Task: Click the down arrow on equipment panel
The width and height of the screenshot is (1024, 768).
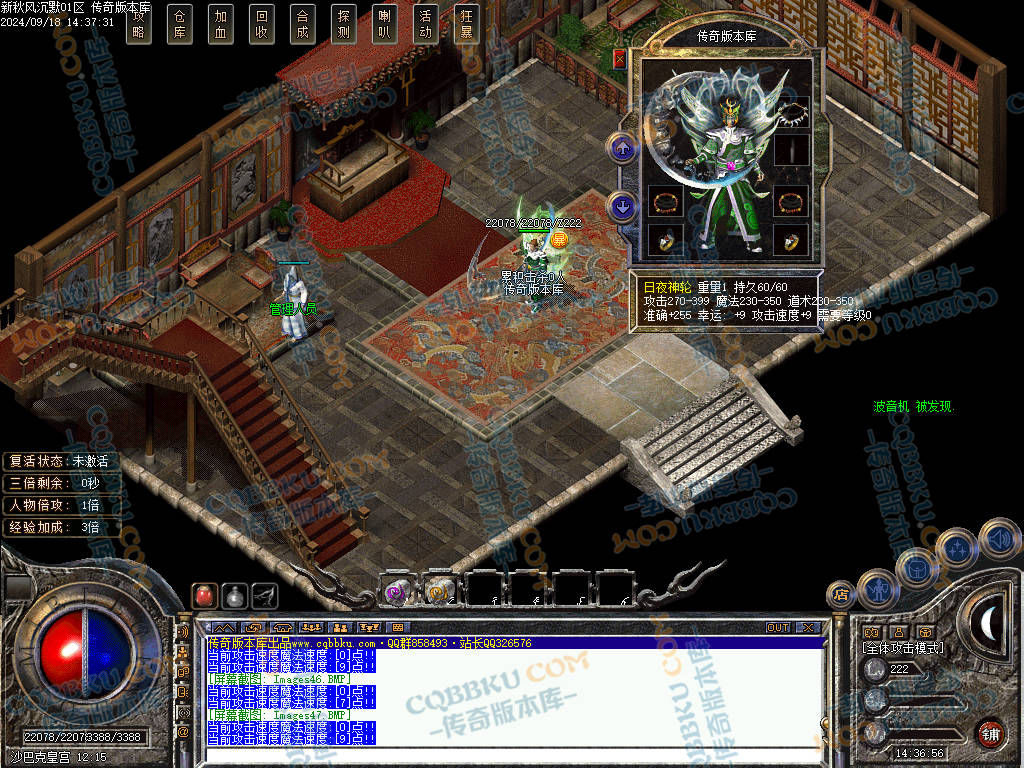Action: (x=623, y=207)
